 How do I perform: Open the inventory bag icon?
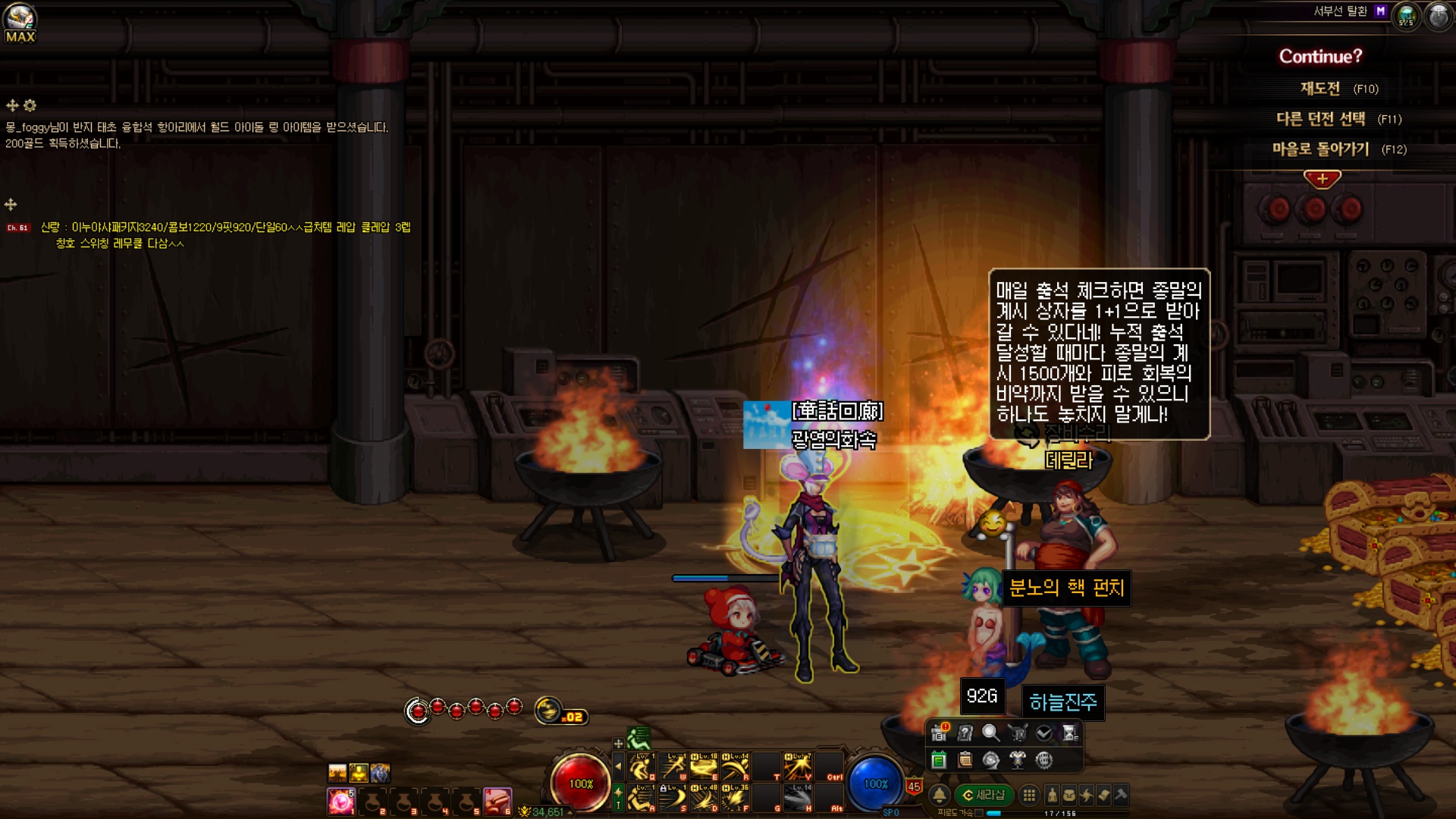pyautogui.click(x=1068, y=795)
